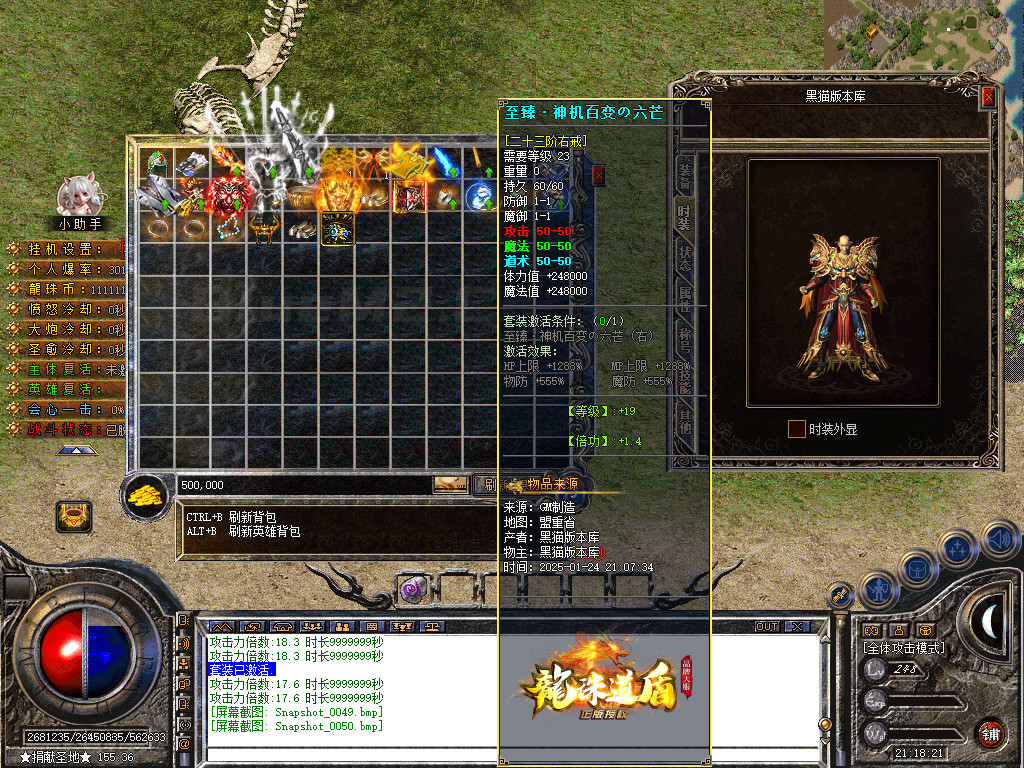
Task: Click the OUT button above chat
Action: click(766, 627)
